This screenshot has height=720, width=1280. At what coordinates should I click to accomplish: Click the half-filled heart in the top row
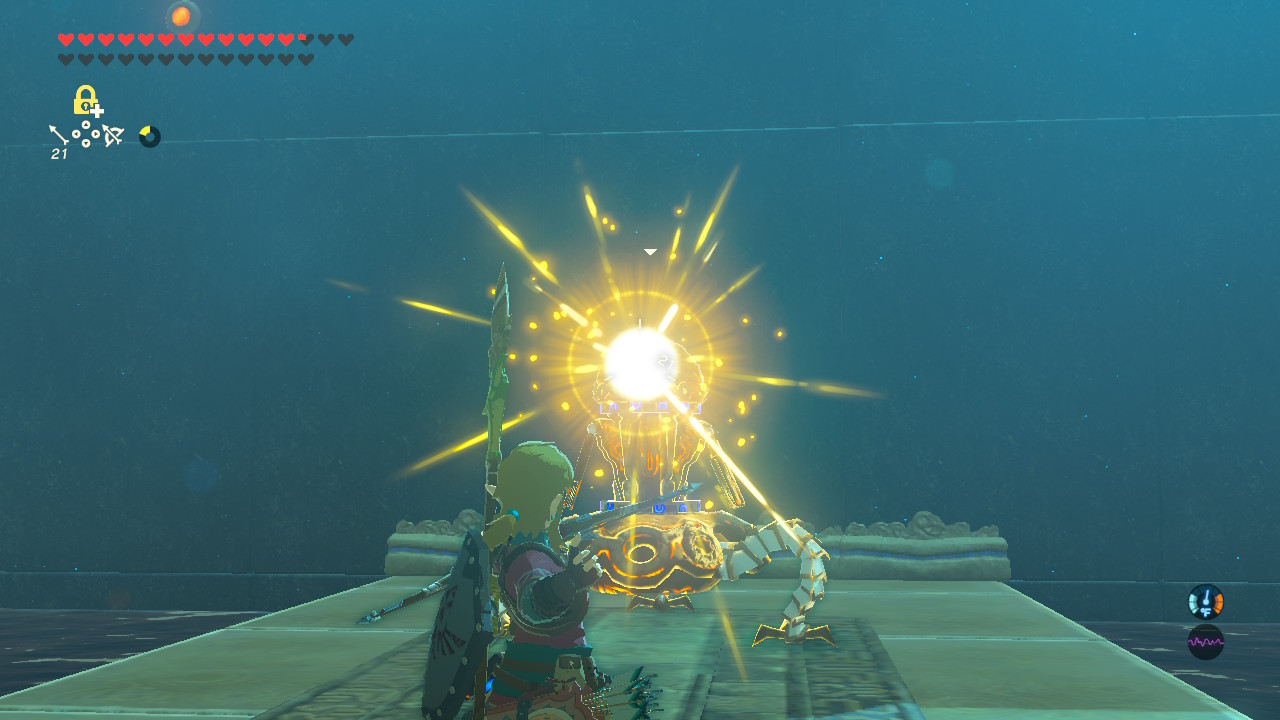305,40
